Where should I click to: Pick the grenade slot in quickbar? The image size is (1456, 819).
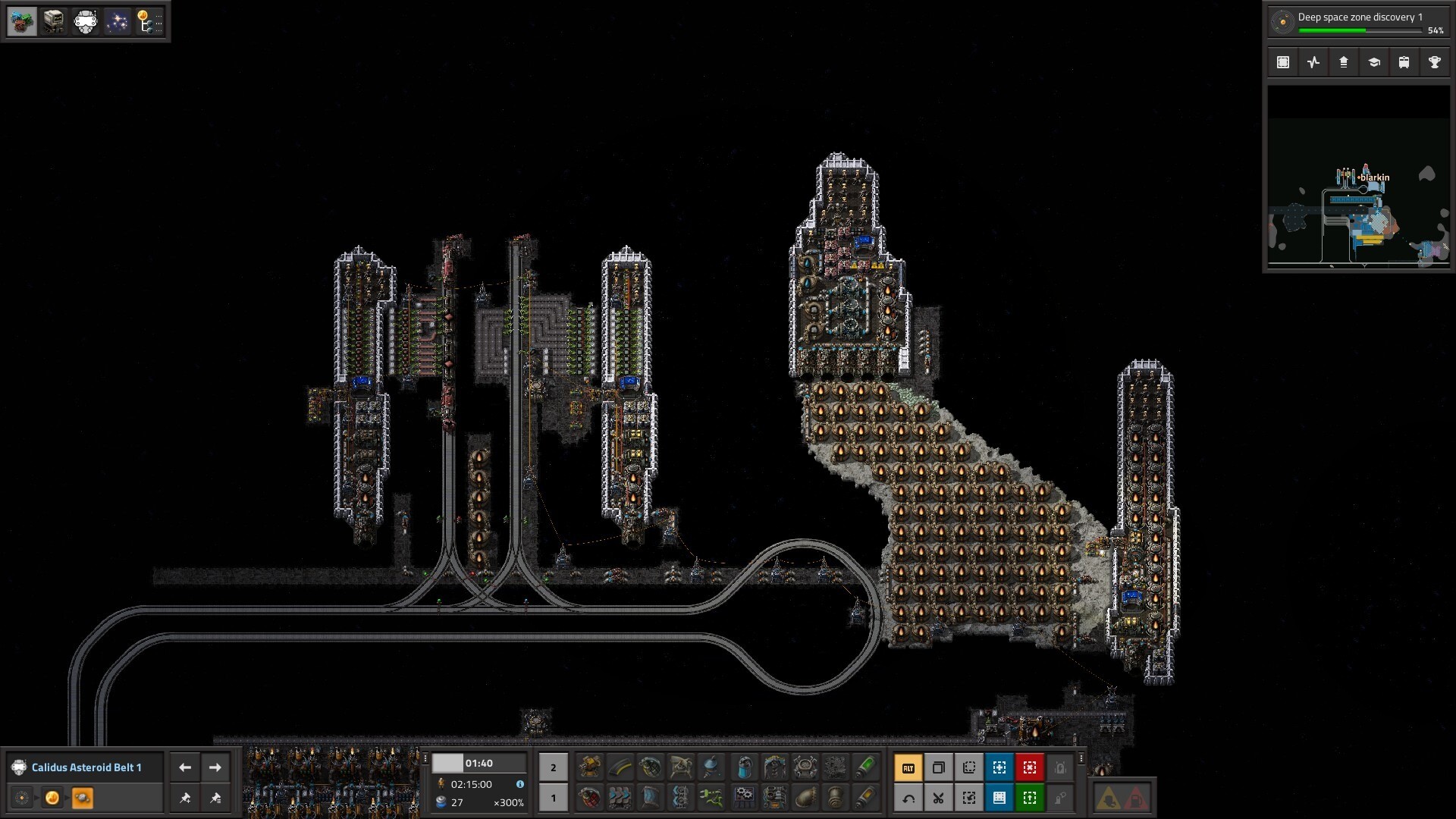click(651, 767)
